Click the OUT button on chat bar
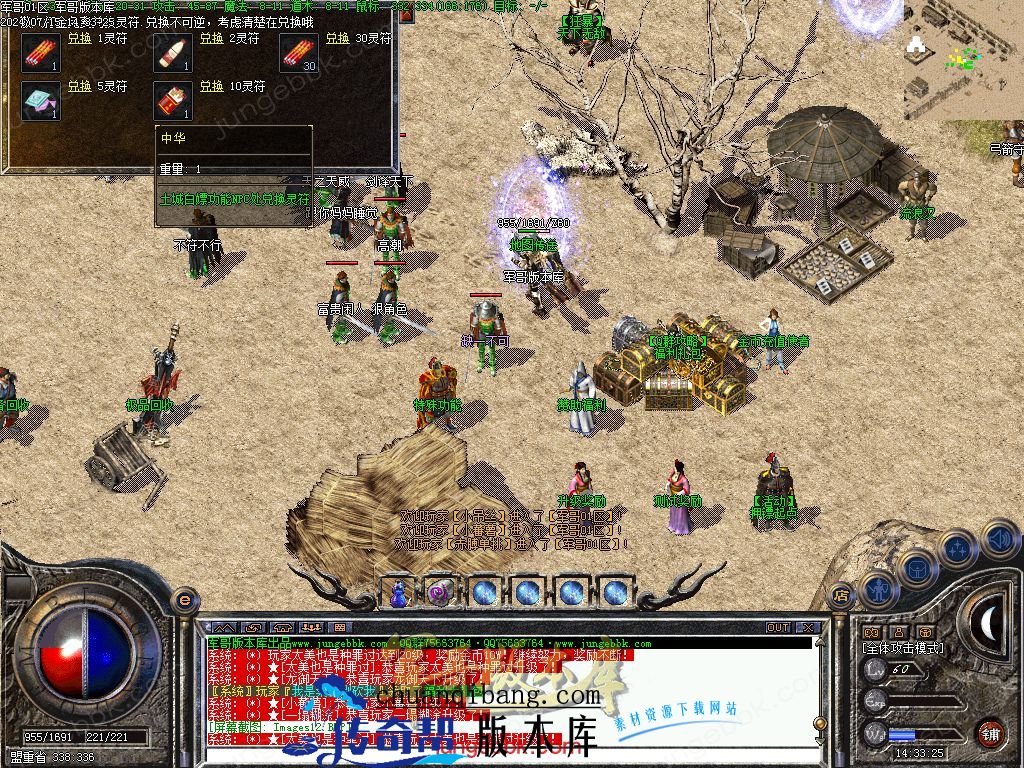The image size is (1024, 768). pos(778,627)
